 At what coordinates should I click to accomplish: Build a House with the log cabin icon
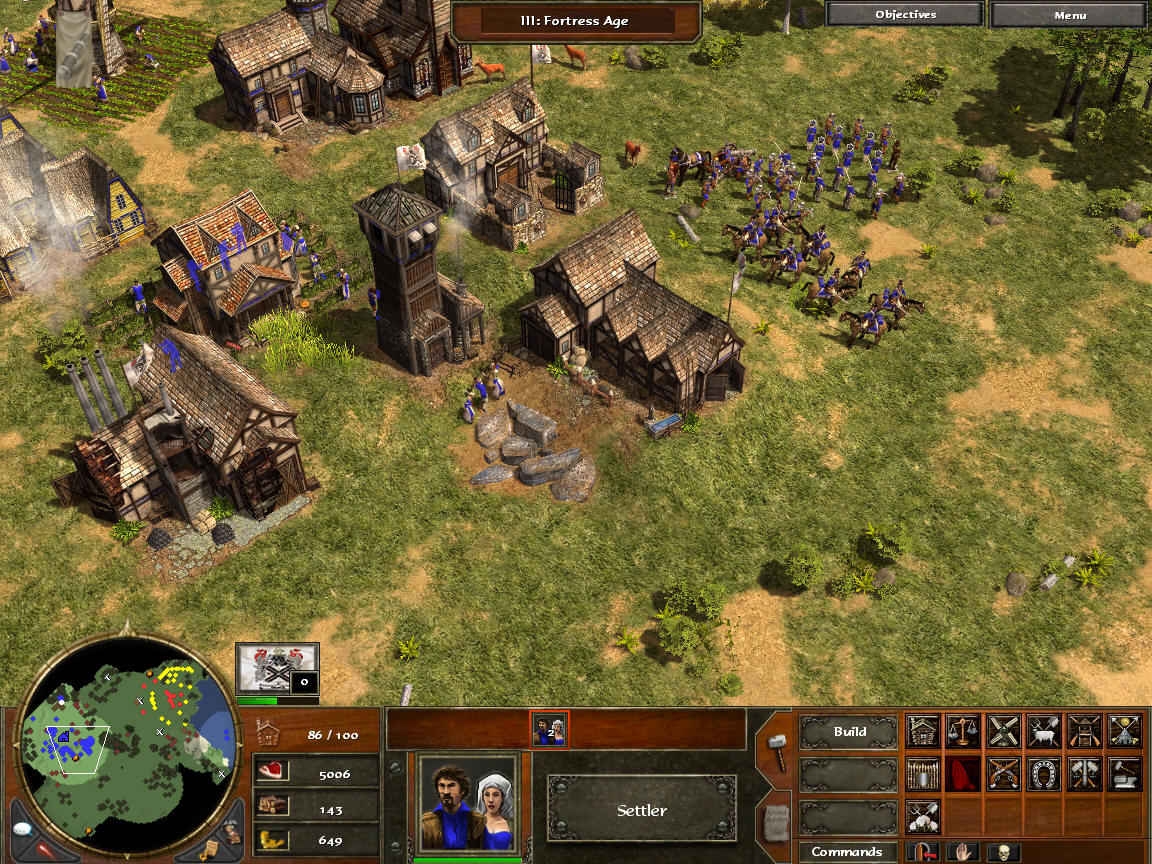(x=923, y=731)
